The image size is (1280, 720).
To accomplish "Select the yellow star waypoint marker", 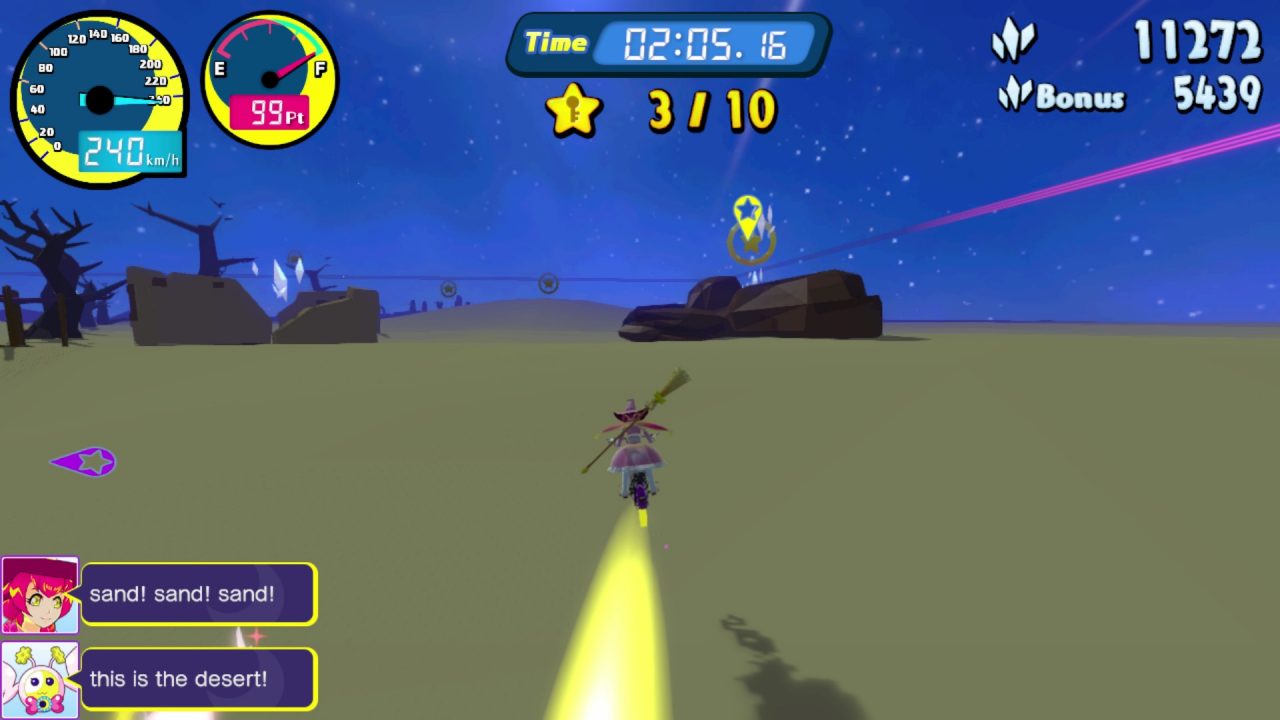I will pos(747,213).
